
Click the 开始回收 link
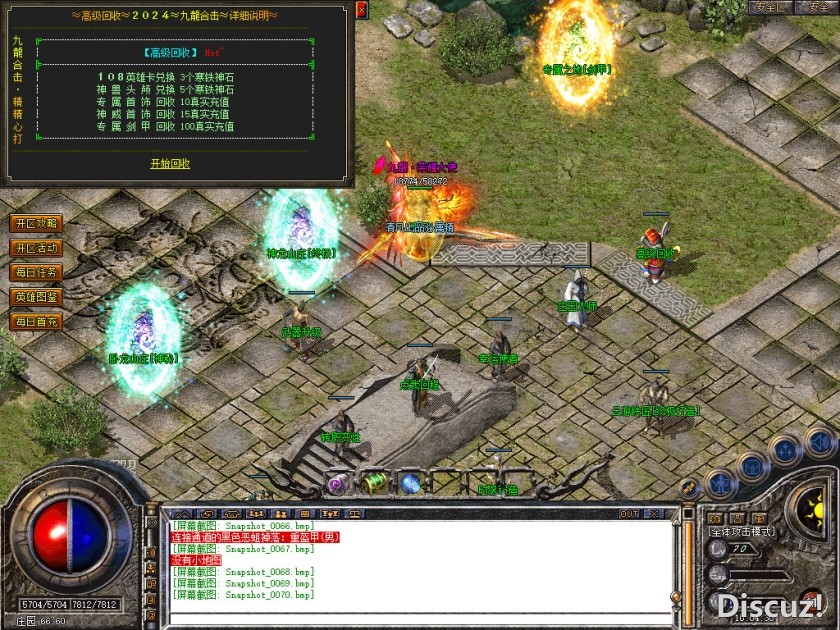coord(170,164)
